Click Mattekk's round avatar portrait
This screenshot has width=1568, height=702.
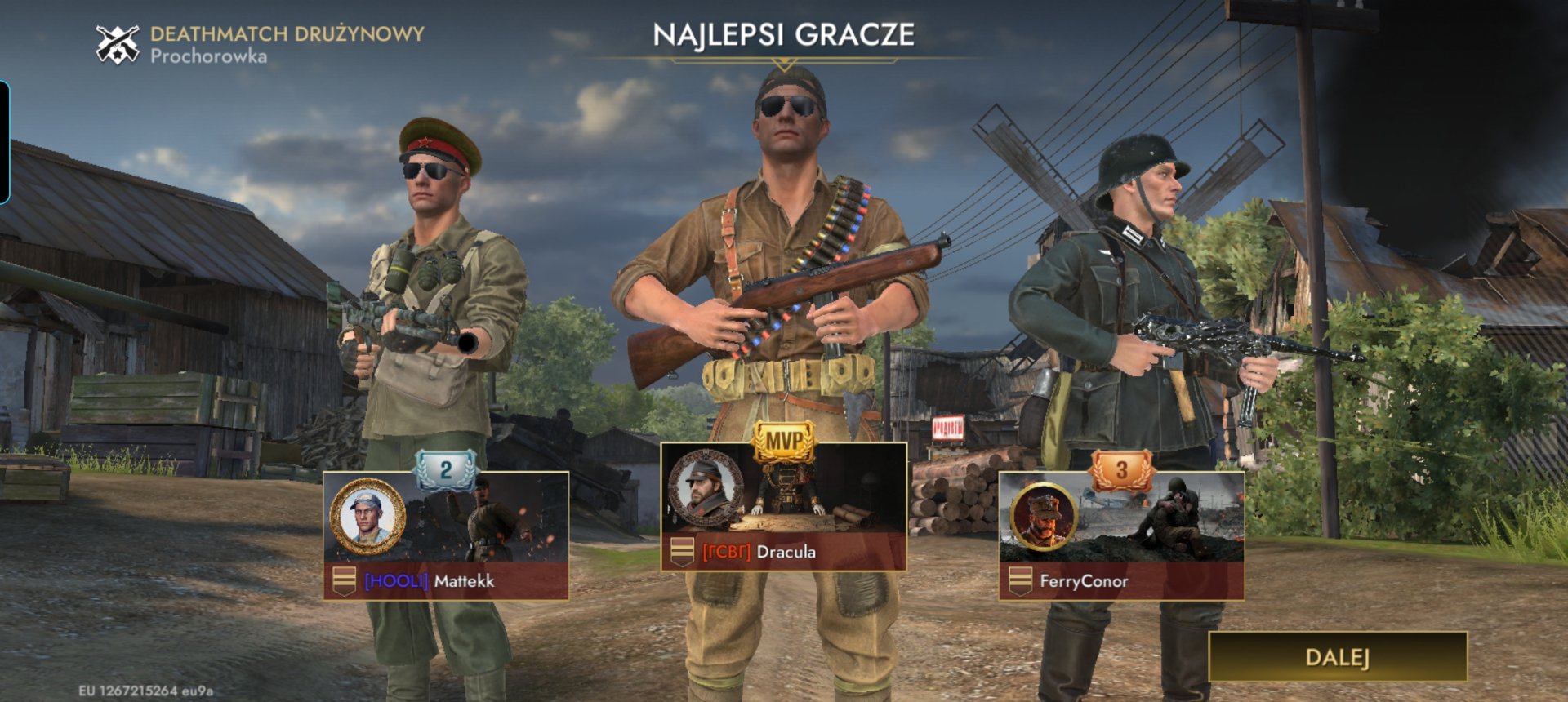[367, 516]
